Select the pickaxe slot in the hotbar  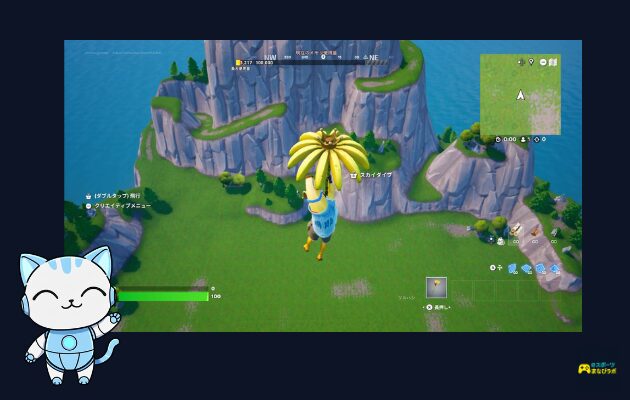click(x=437, y=288)
